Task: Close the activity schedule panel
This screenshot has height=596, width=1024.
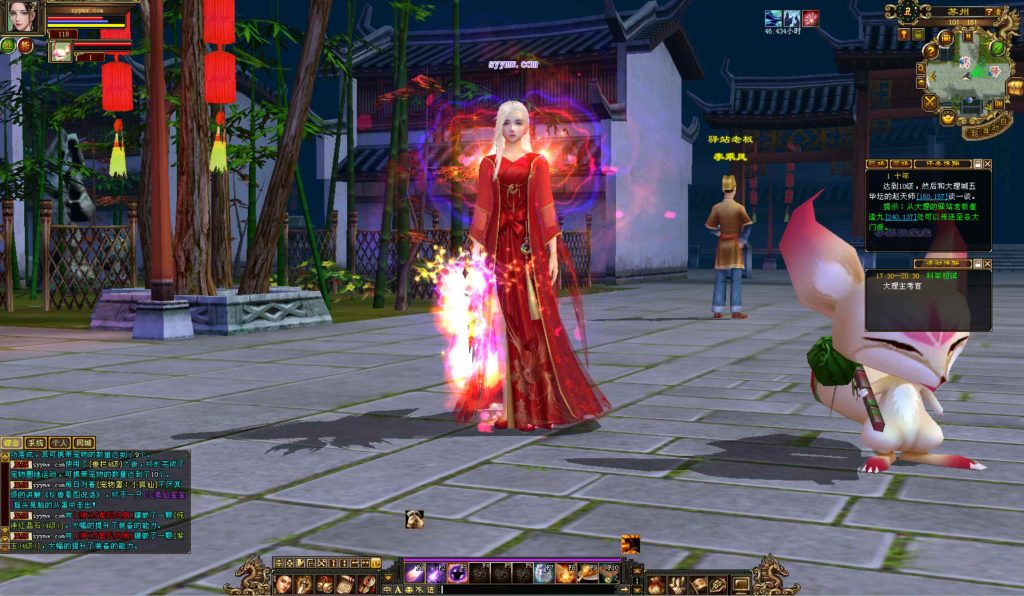Action: 987,264
